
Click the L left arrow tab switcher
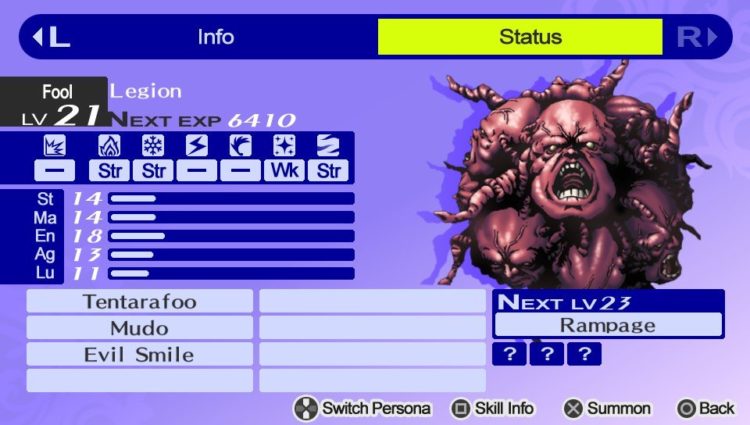(x=52, y=38)
